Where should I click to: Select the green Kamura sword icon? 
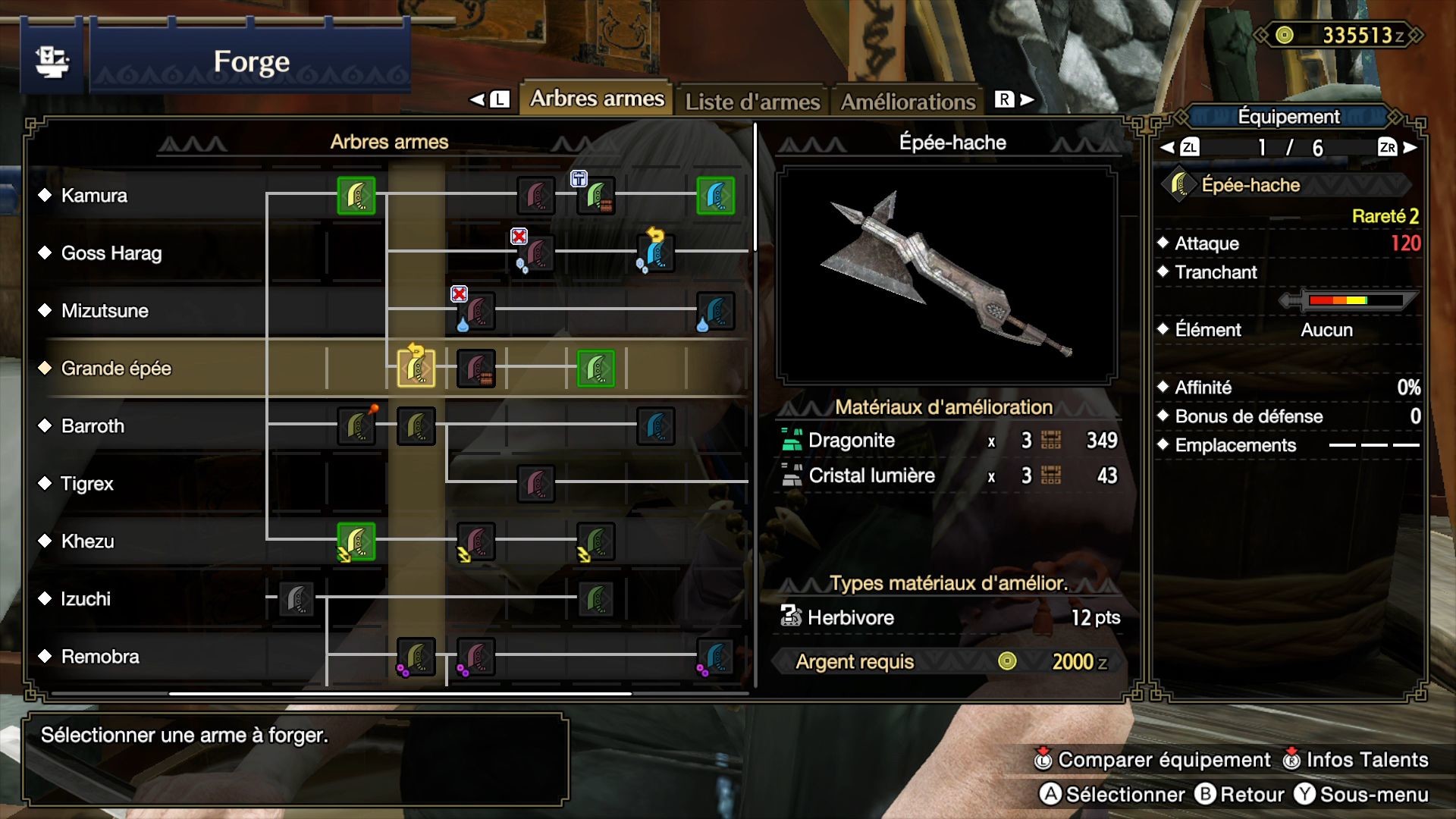click(356, 196)
